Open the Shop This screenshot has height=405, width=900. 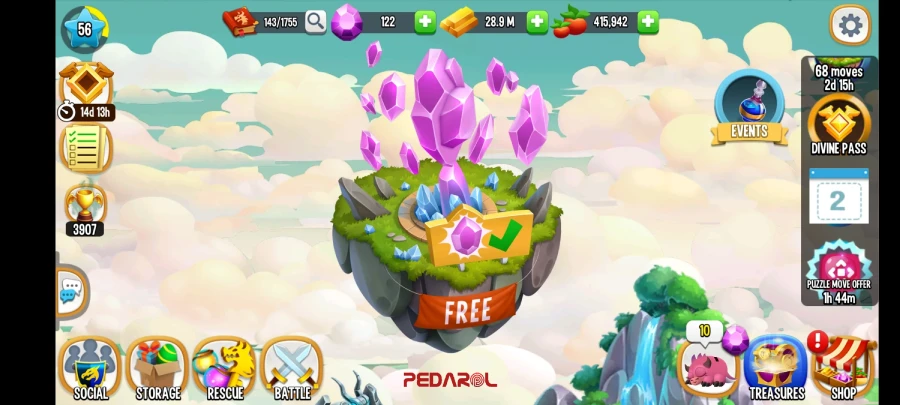[843, 367]
